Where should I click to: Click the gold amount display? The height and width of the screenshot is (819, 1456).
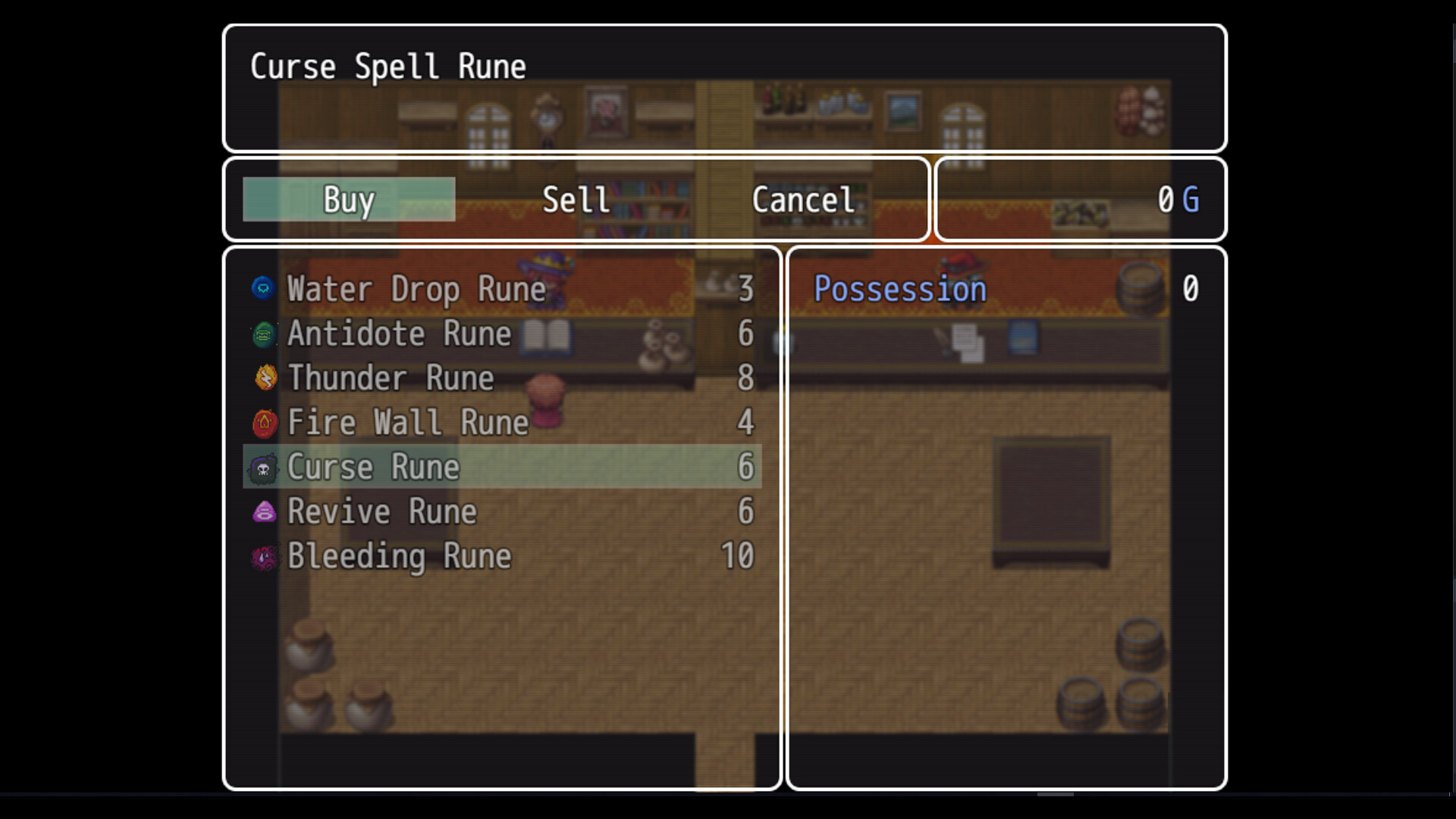click(1175, 199)
